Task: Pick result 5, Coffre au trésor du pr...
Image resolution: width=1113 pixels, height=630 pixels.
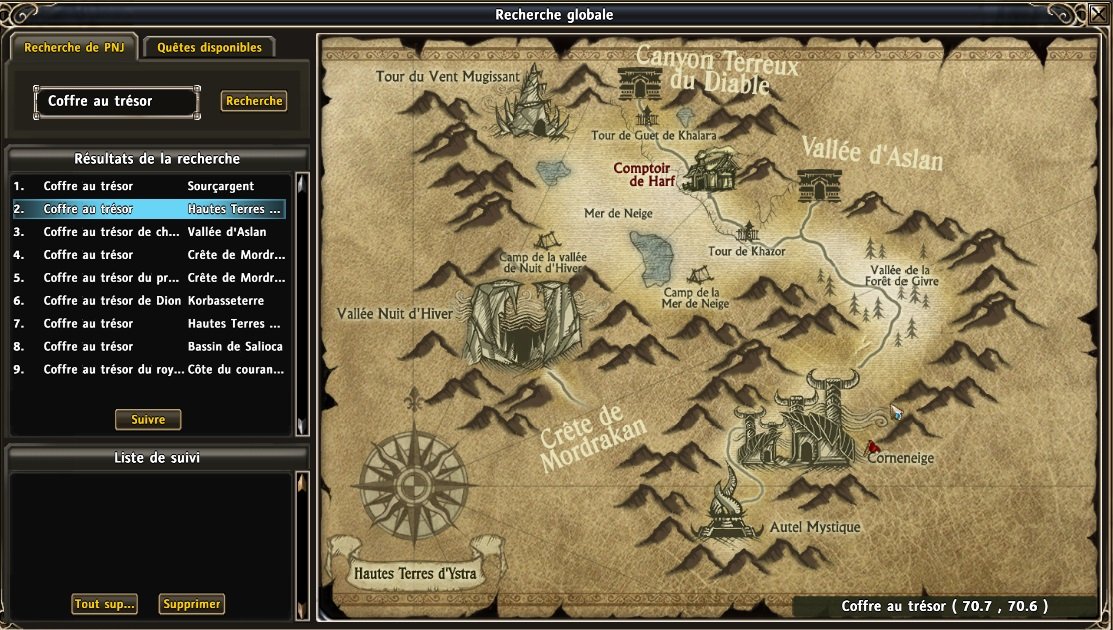Action: (x=150, y=278)
